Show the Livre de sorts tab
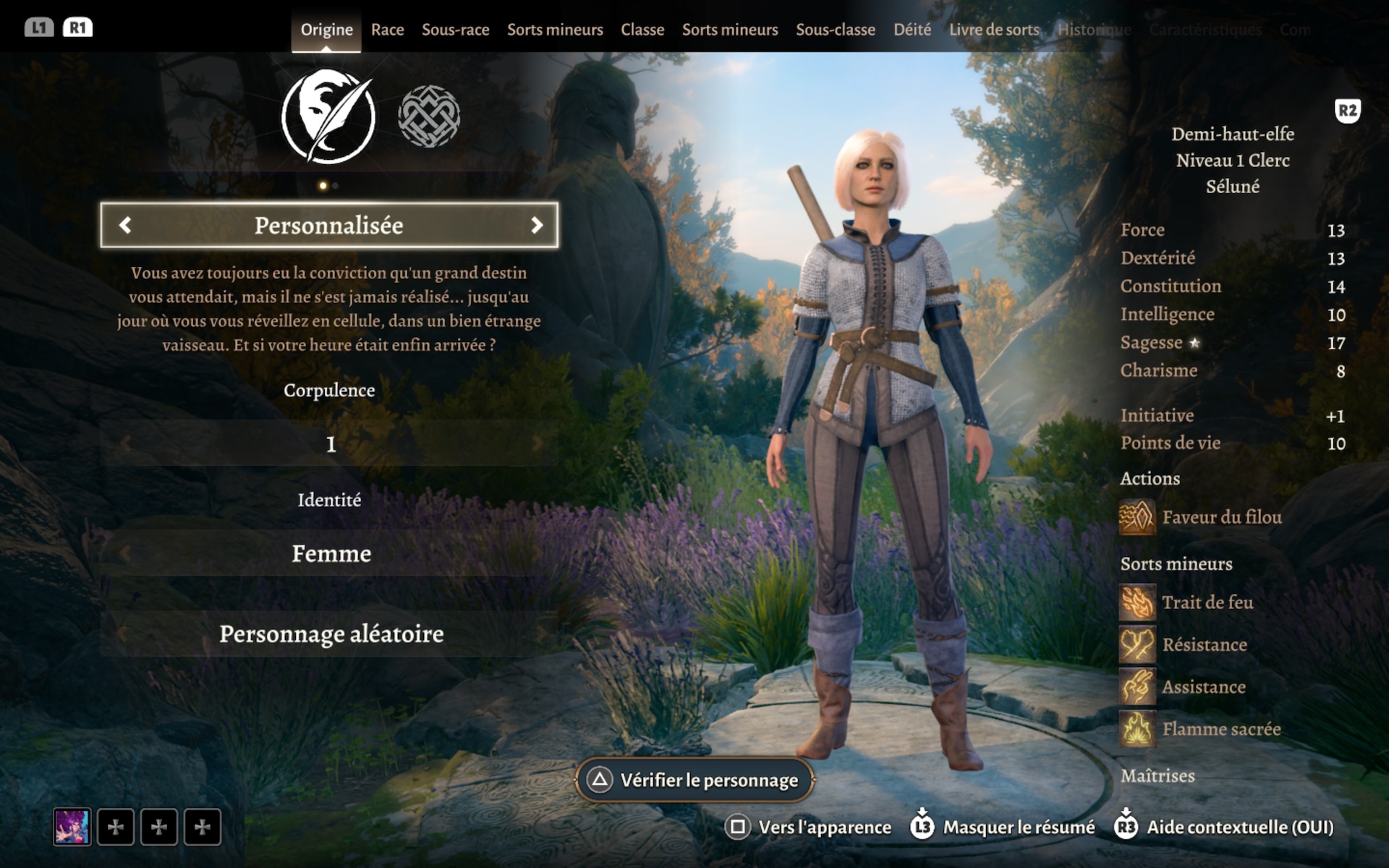Image resolution: width=1389 pixels, height=868 pixels. click(993, 30)
